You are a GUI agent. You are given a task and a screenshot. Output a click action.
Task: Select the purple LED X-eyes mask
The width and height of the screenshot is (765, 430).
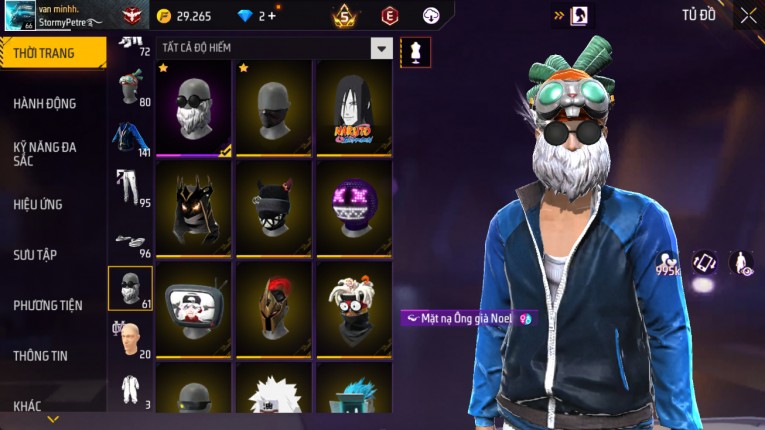click(352, 208)
